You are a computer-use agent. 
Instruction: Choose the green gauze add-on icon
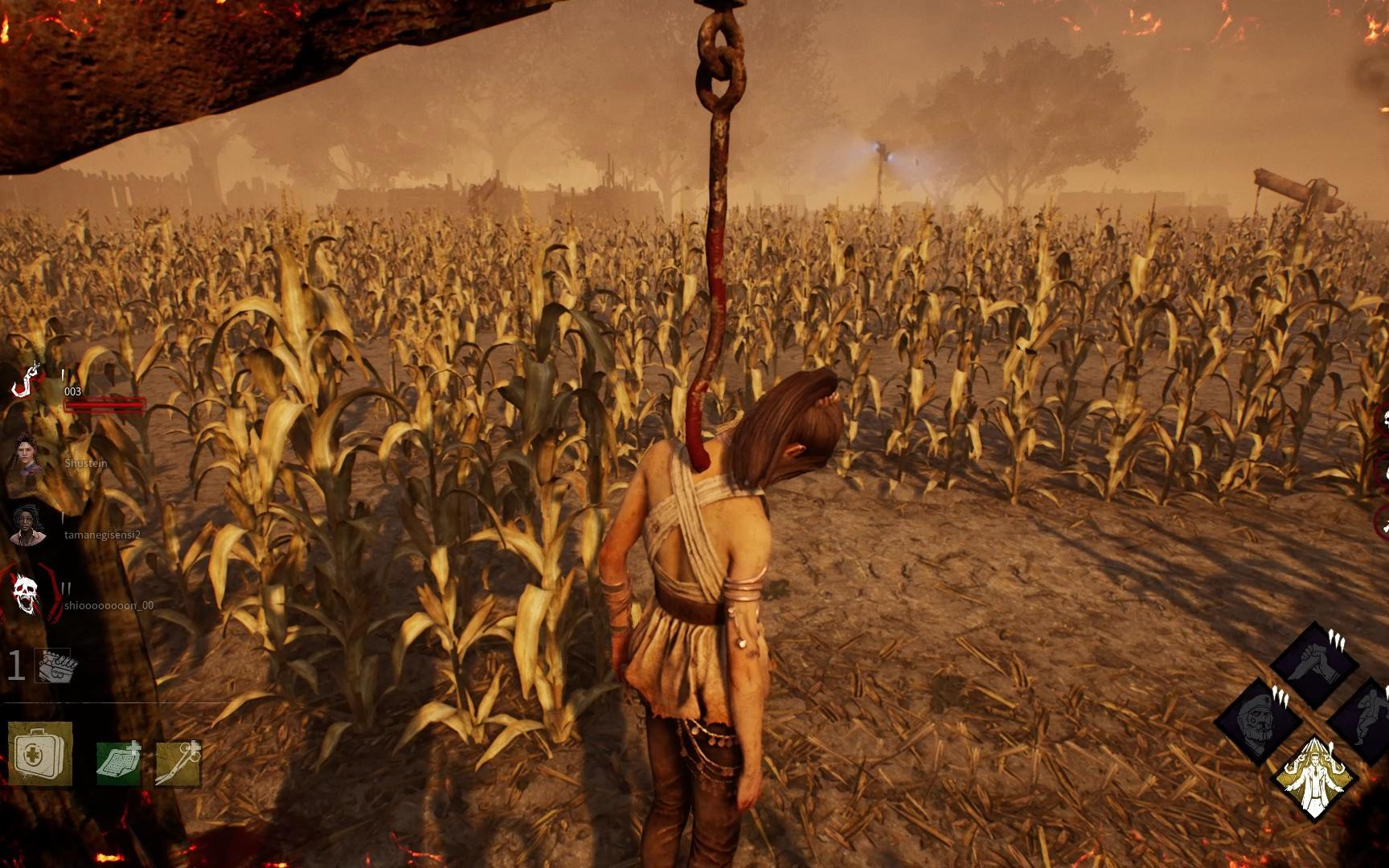coord(117,763)
